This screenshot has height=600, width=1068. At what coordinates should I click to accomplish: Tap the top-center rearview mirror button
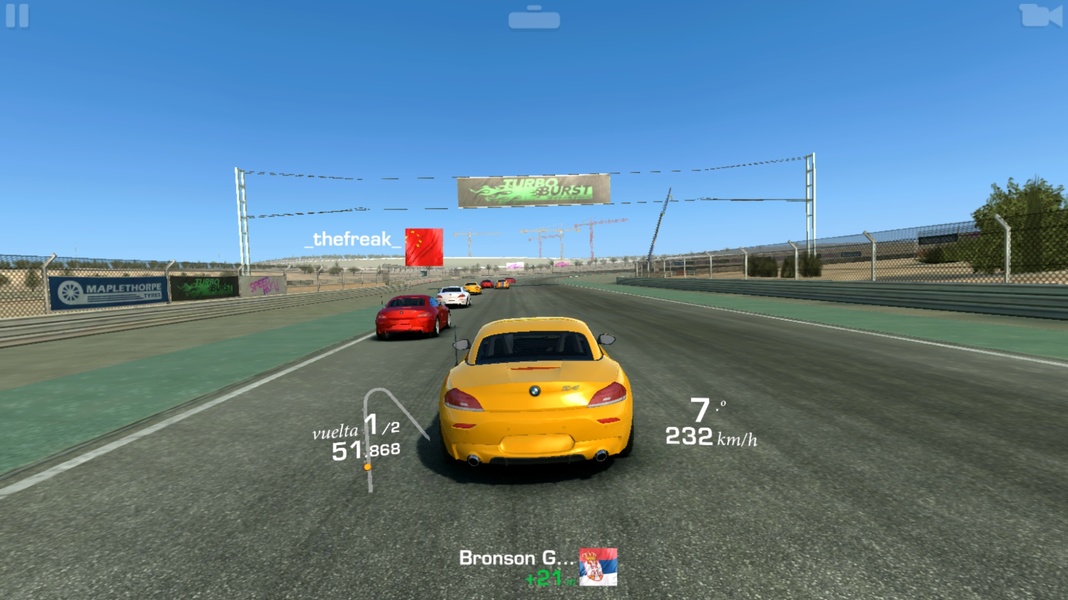coord(534,18)
